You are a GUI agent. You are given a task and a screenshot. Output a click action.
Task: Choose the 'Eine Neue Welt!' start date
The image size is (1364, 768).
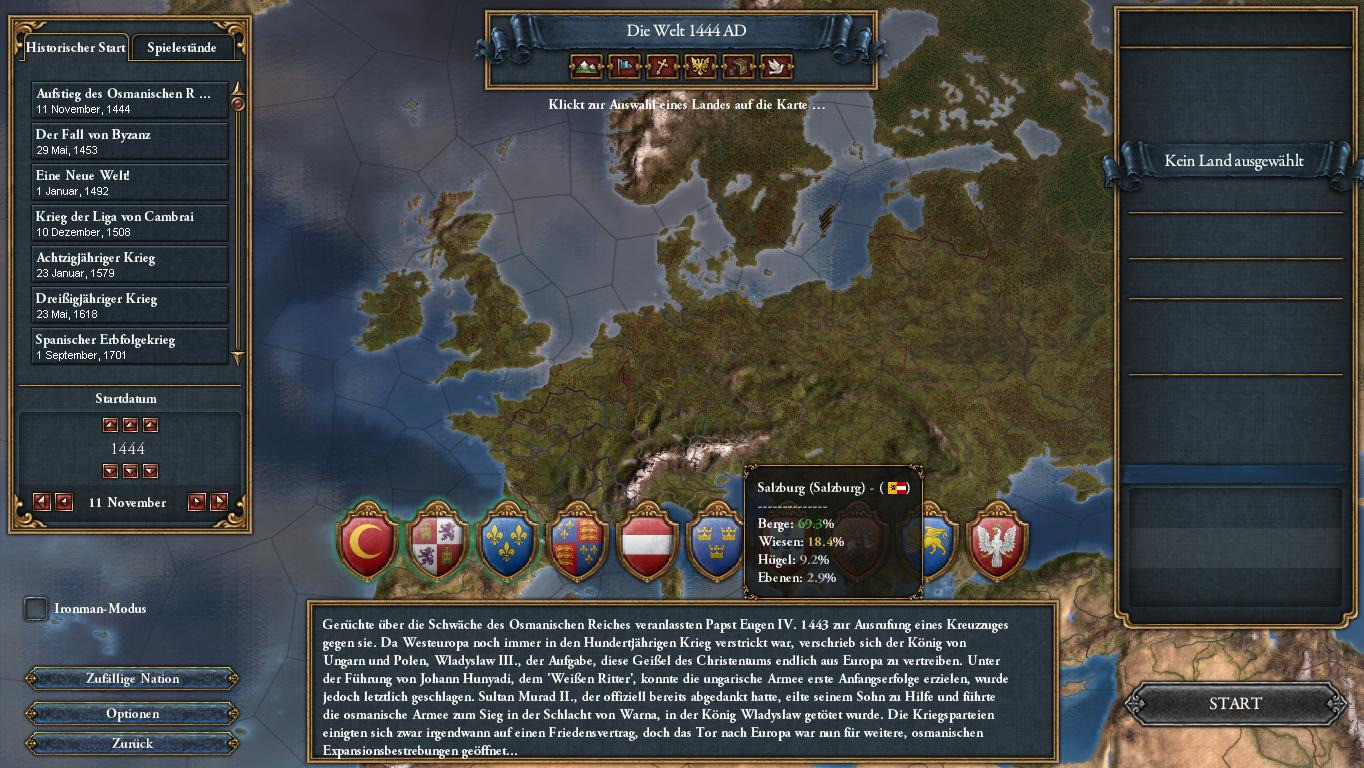coord(130,182)
